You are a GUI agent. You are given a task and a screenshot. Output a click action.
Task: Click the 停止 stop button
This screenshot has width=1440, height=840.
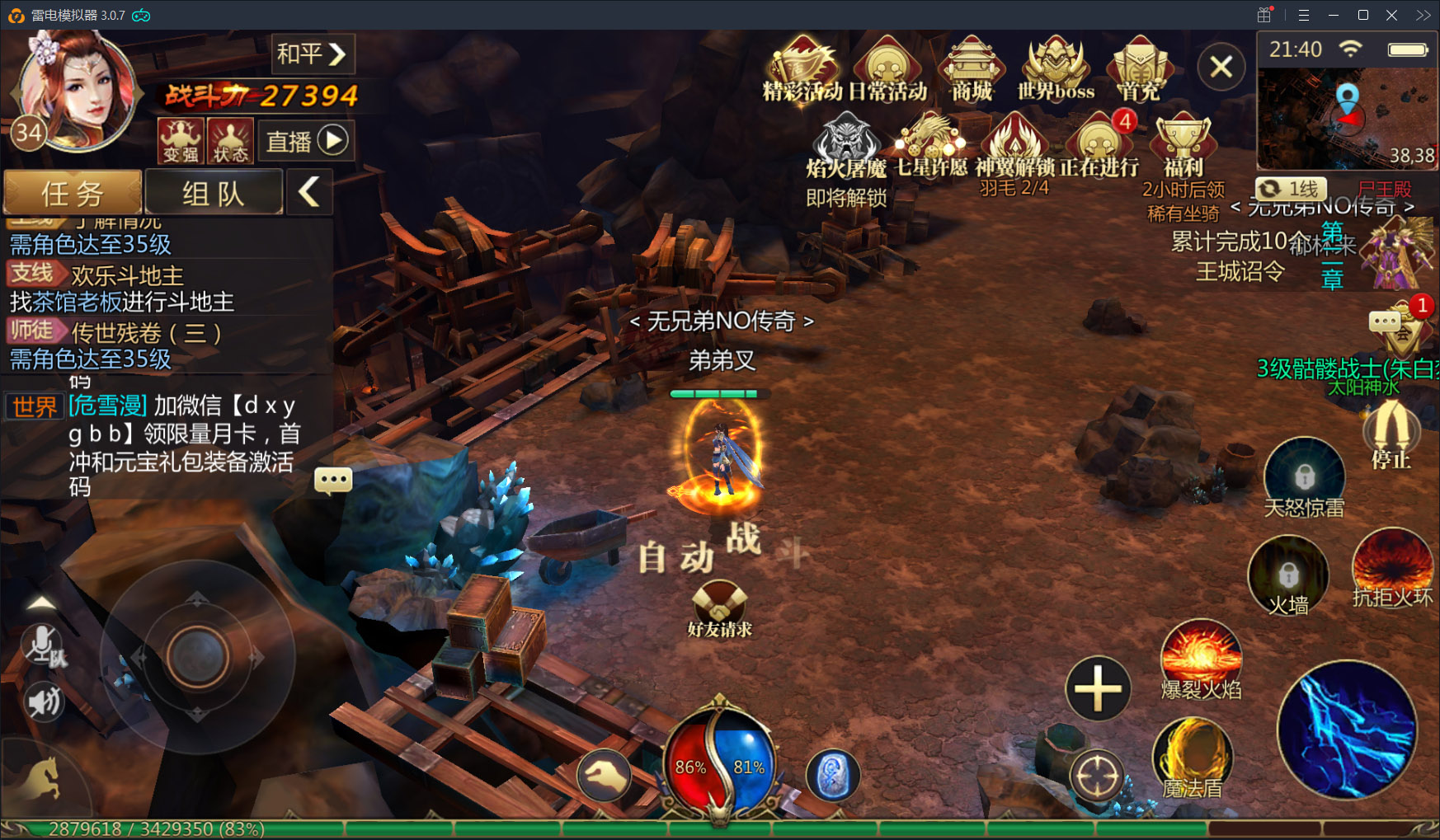click(x=1391, y=434)
